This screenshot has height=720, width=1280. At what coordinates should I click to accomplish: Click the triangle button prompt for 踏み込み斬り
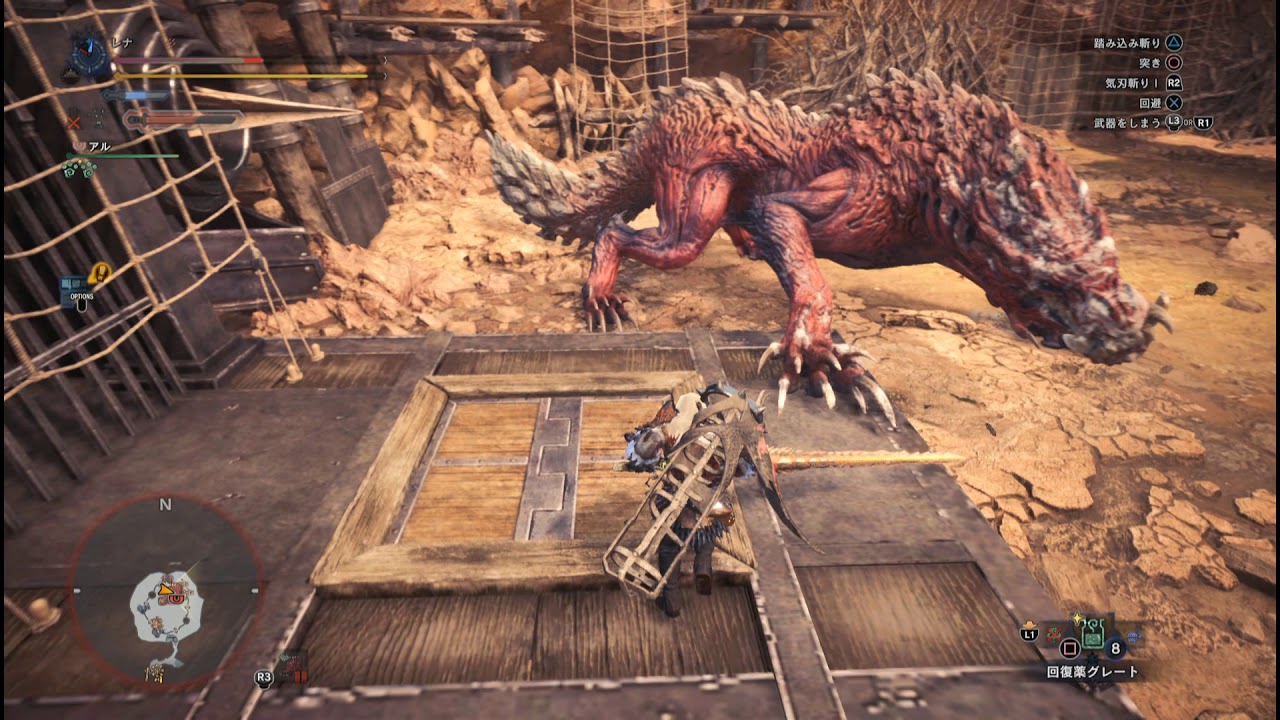click(x=1175, y=43)
